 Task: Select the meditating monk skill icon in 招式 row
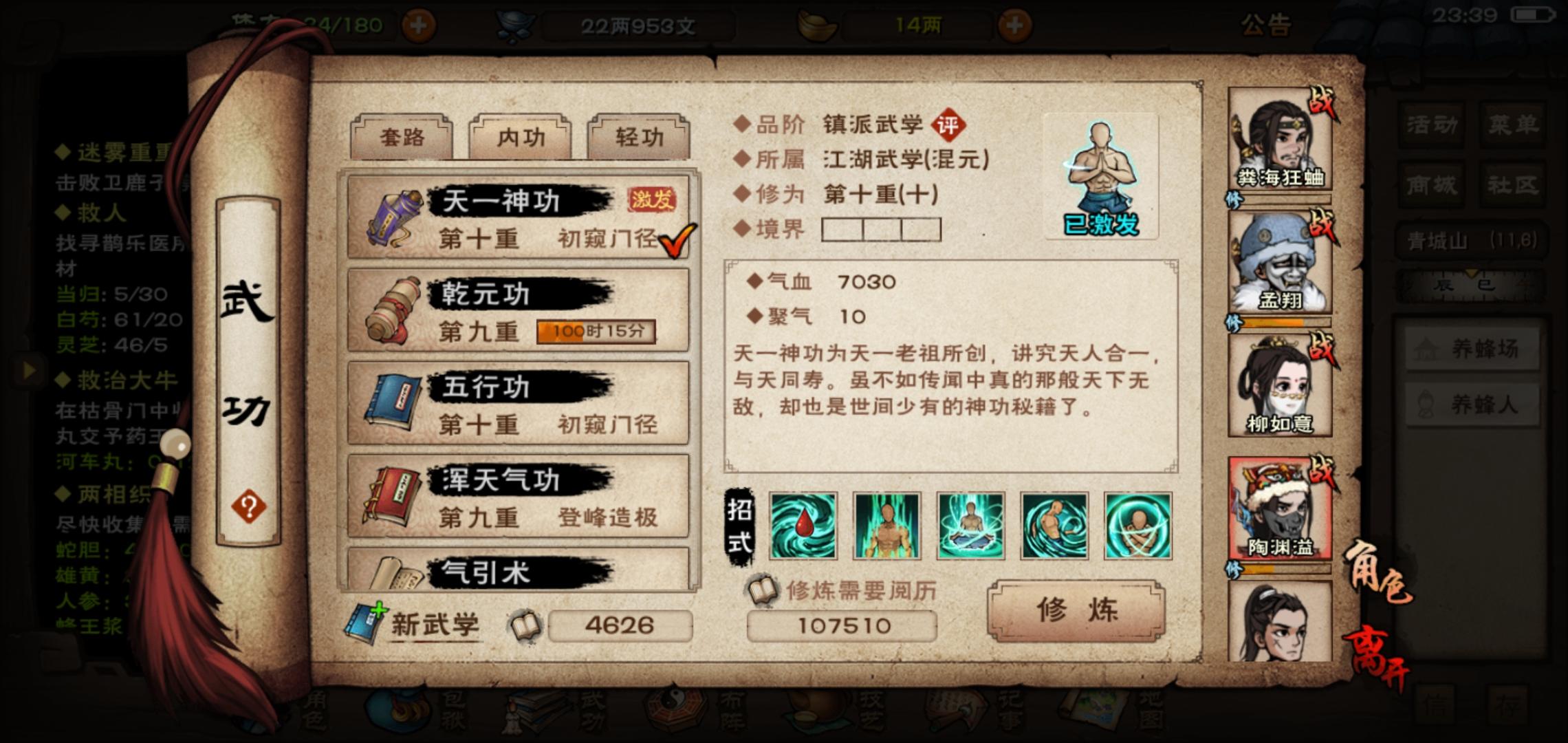[x=970, y=524]
